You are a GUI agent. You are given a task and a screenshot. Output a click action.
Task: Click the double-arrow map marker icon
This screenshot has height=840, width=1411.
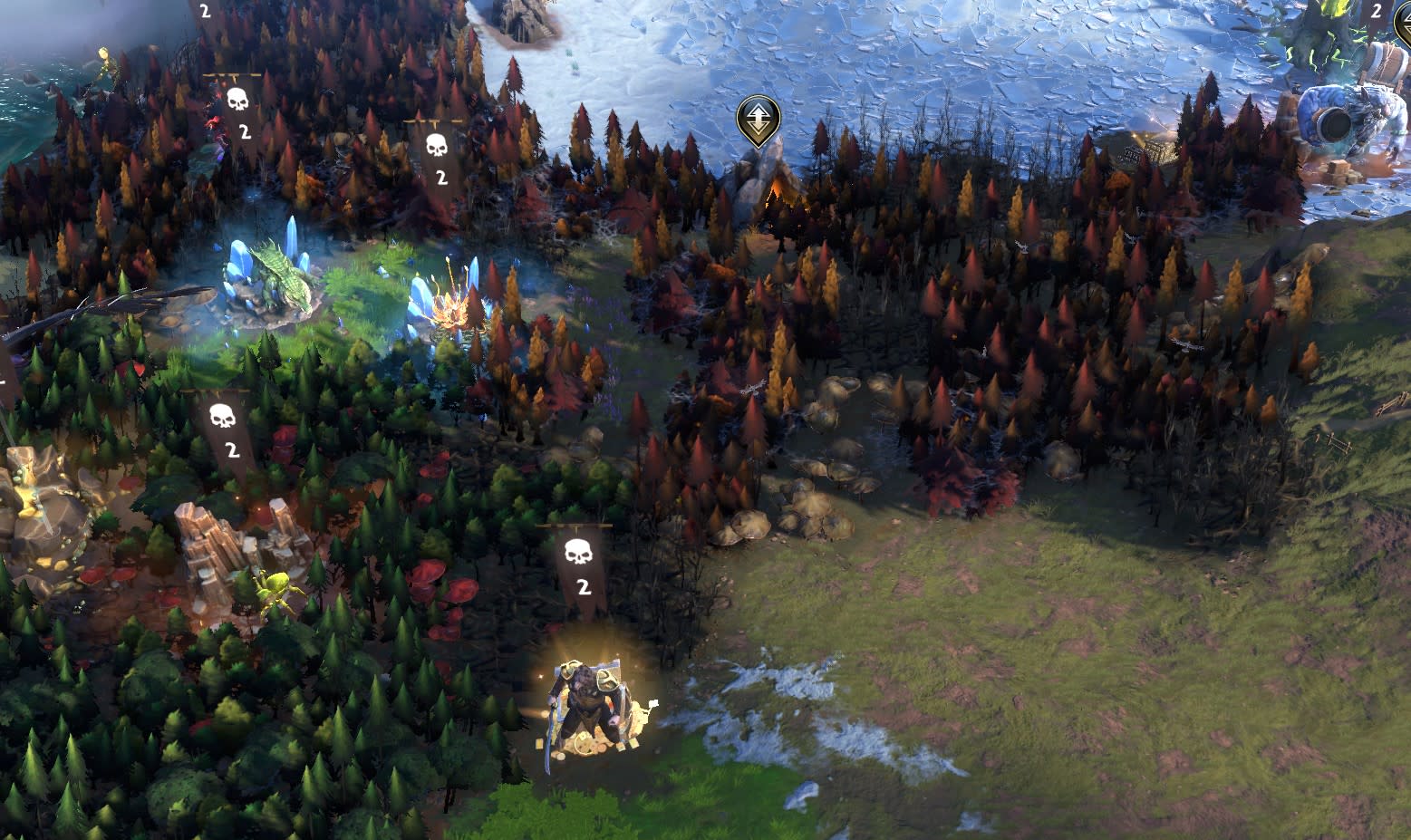point(759,118)
